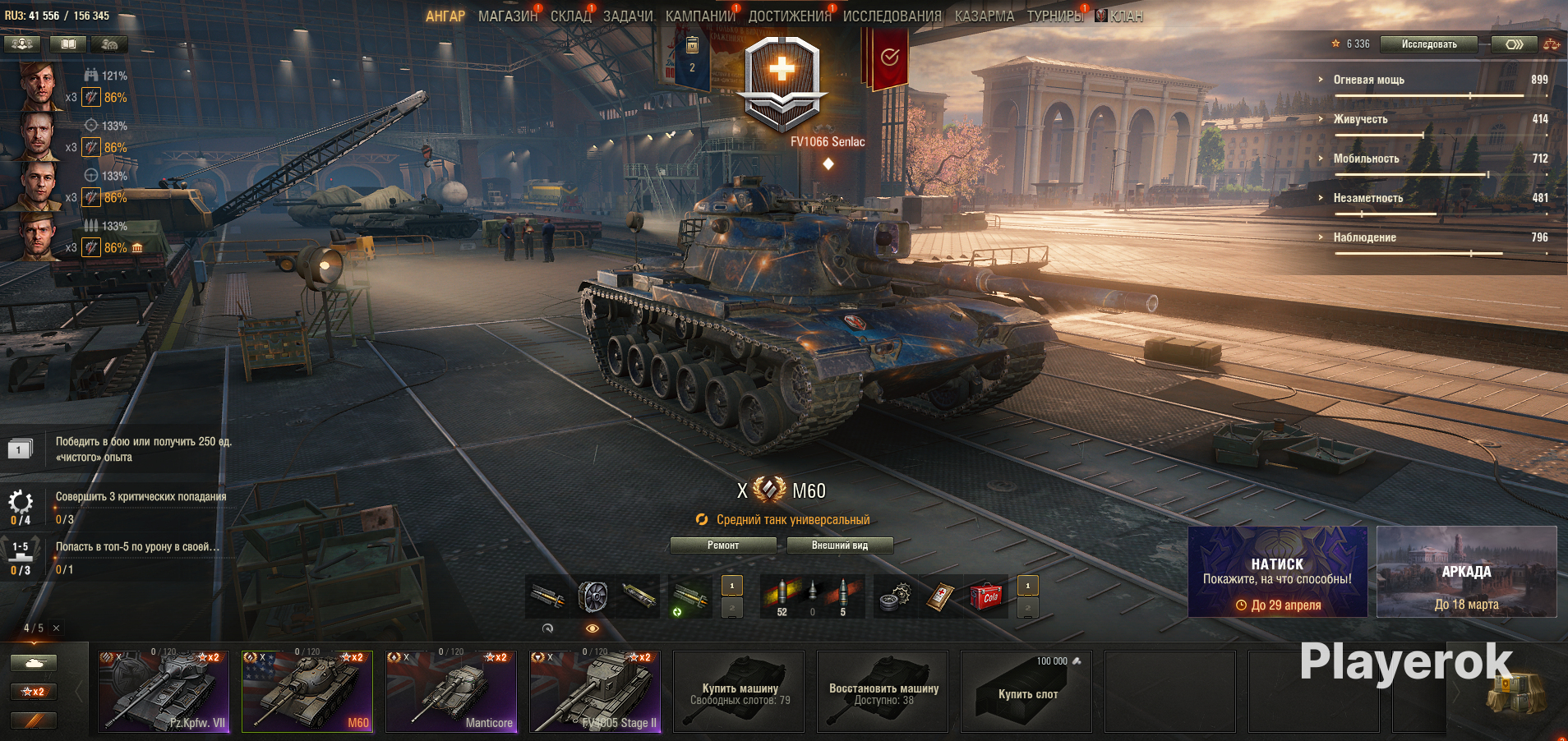Screen dimensions: 1568x741
Task: Switch to the СКЛАД tab
Action: click(570, 16)
